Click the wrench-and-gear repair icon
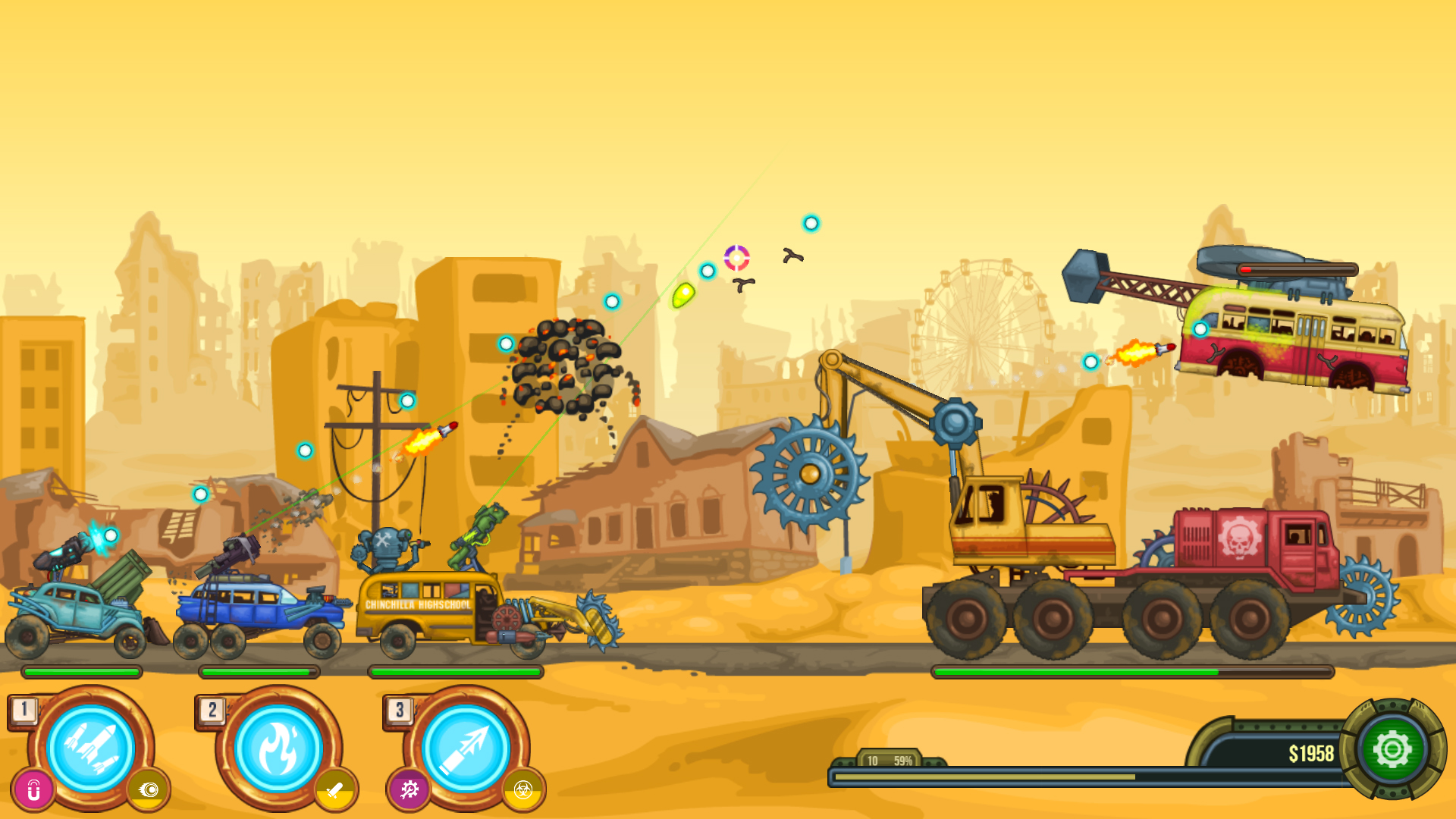1456x819 pixels. (x=407, y=789)
